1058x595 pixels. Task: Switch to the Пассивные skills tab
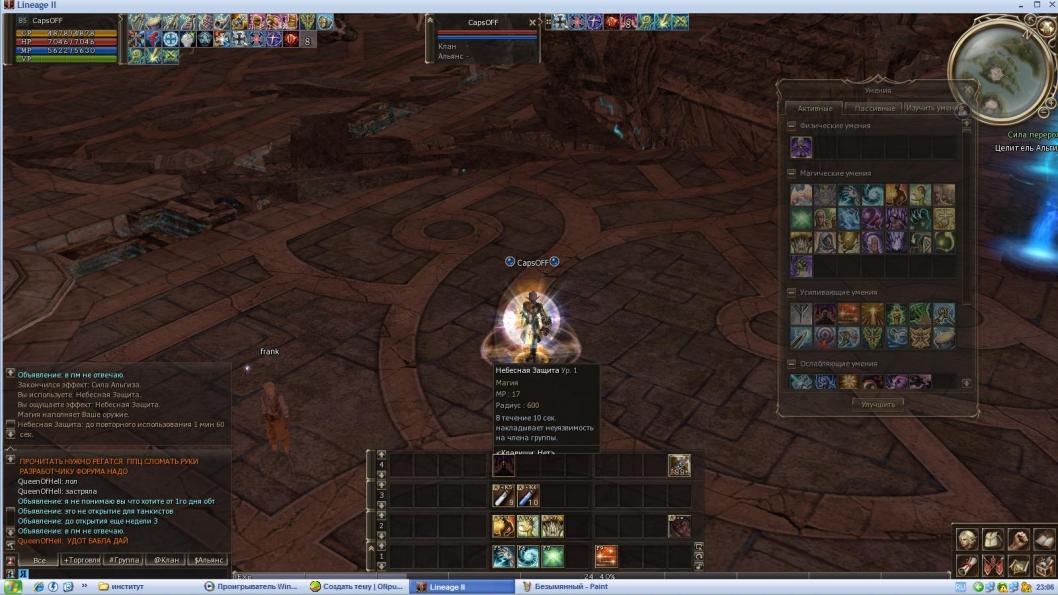coord(874,108)
